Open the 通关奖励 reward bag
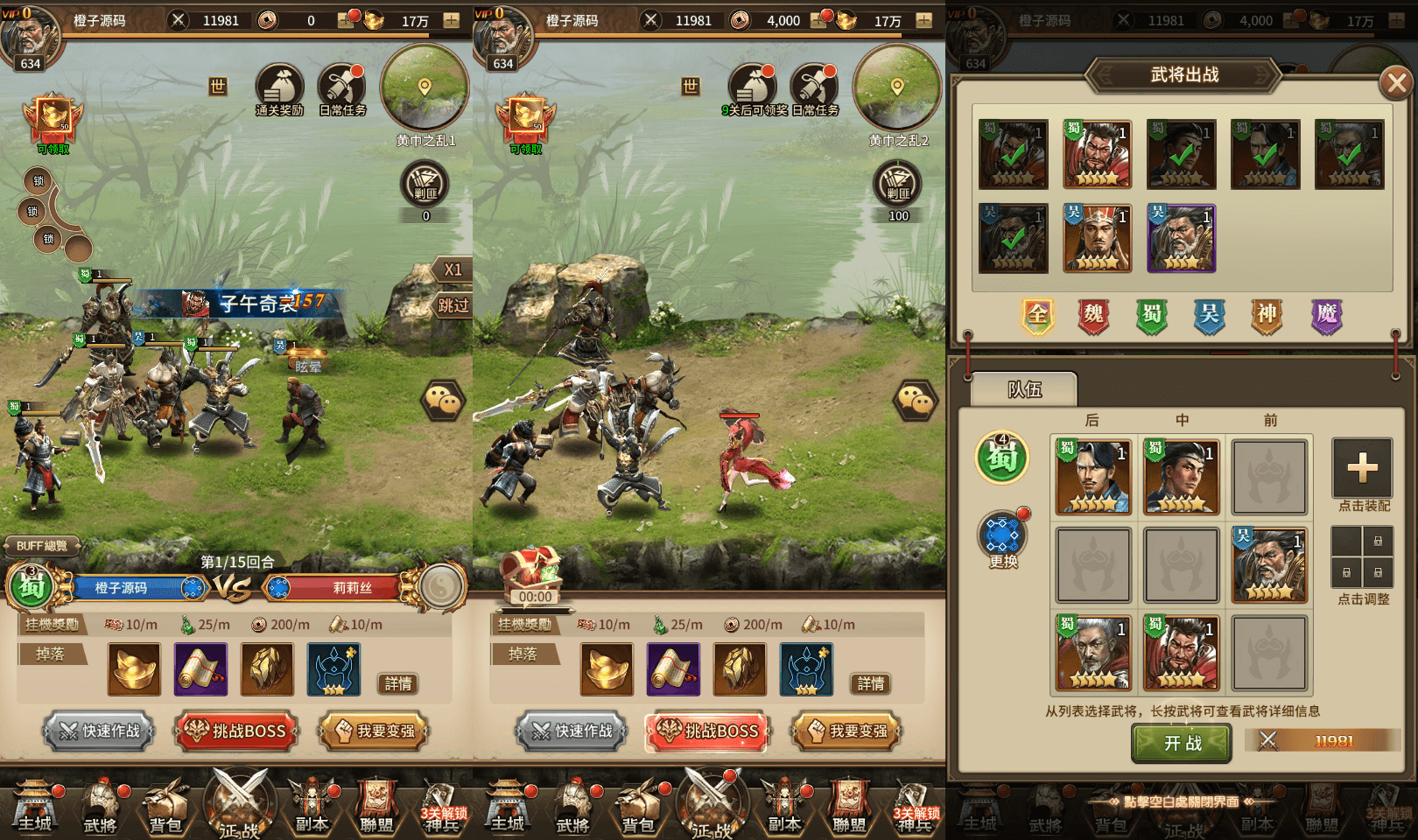 click(279, 88)
